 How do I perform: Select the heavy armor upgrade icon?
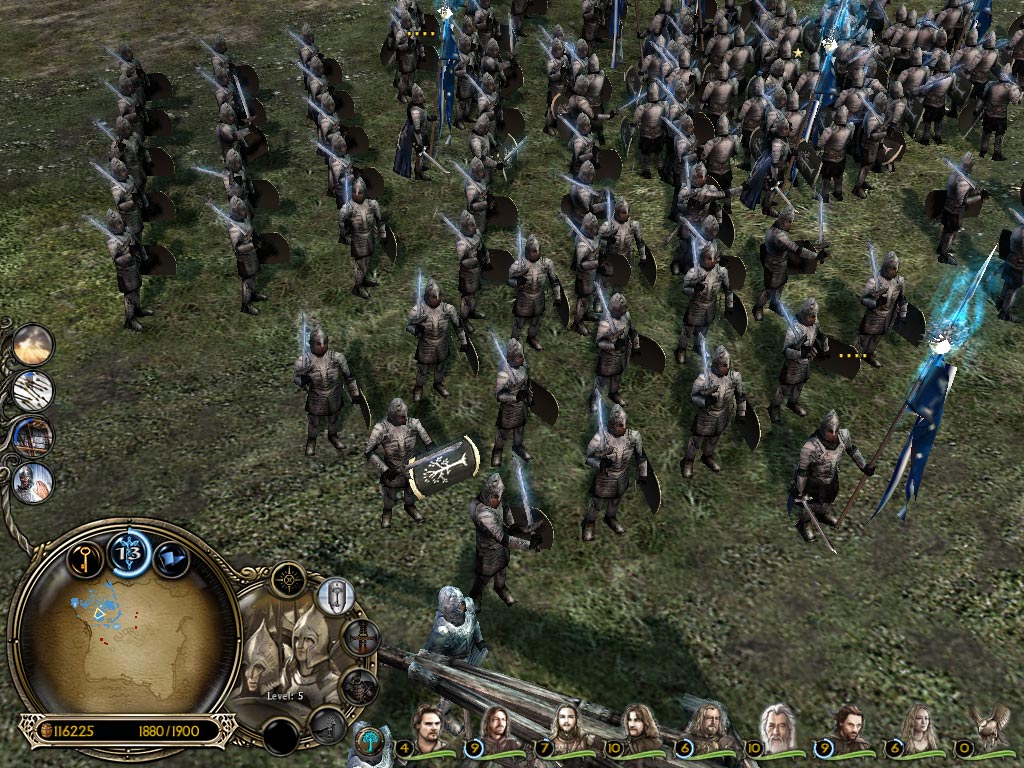359,686
